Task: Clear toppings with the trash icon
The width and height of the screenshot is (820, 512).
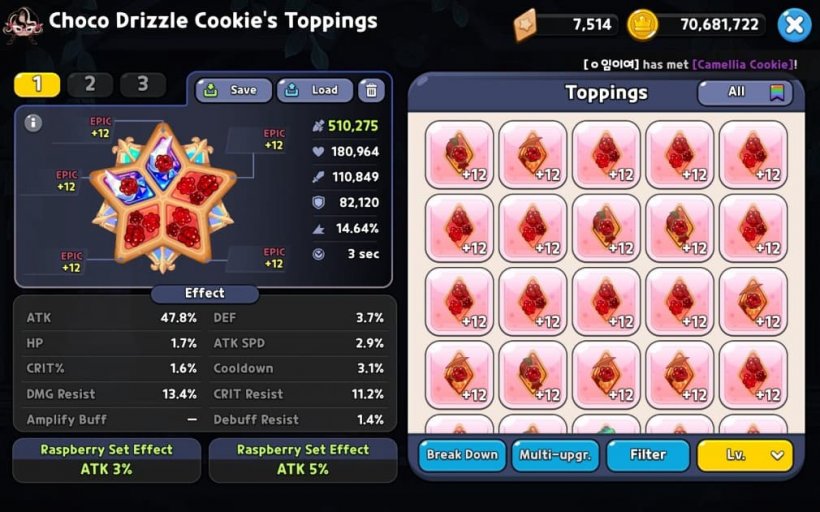Action: pos(371,90)
